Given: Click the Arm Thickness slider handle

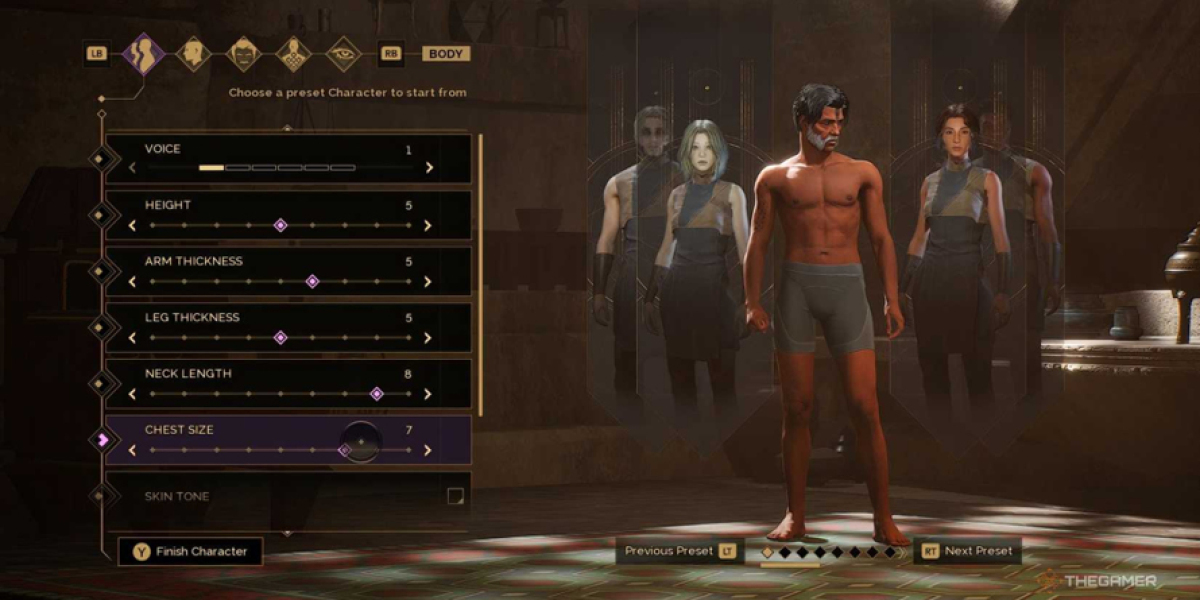Looking at the screenshot, I should pos(312,281).
